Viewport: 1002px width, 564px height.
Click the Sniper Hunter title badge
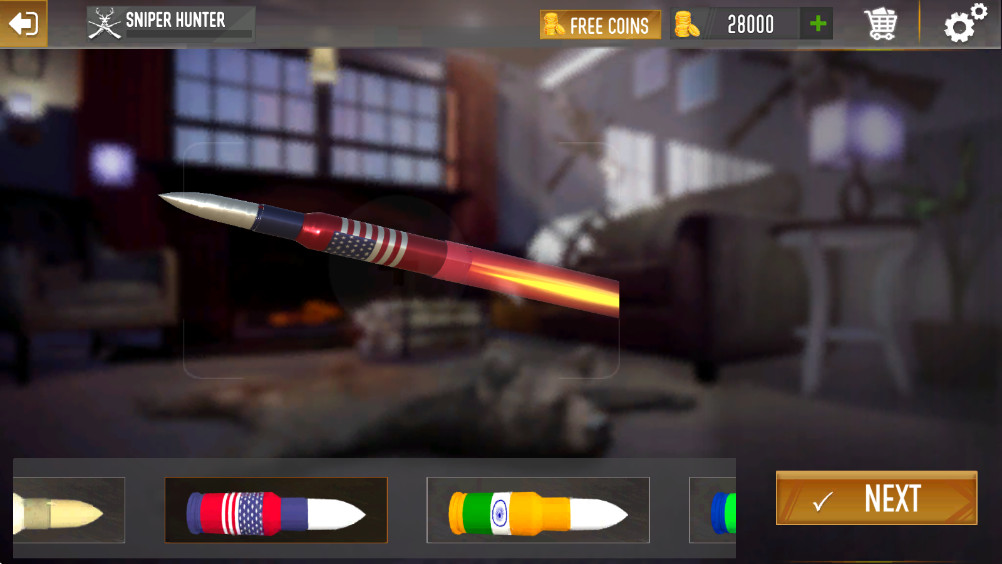(170, 22)
